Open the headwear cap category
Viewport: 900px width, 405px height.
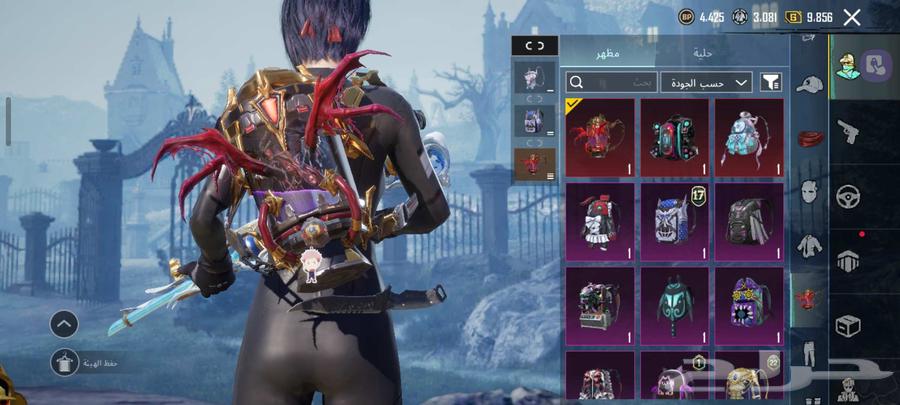coord(809,84)
